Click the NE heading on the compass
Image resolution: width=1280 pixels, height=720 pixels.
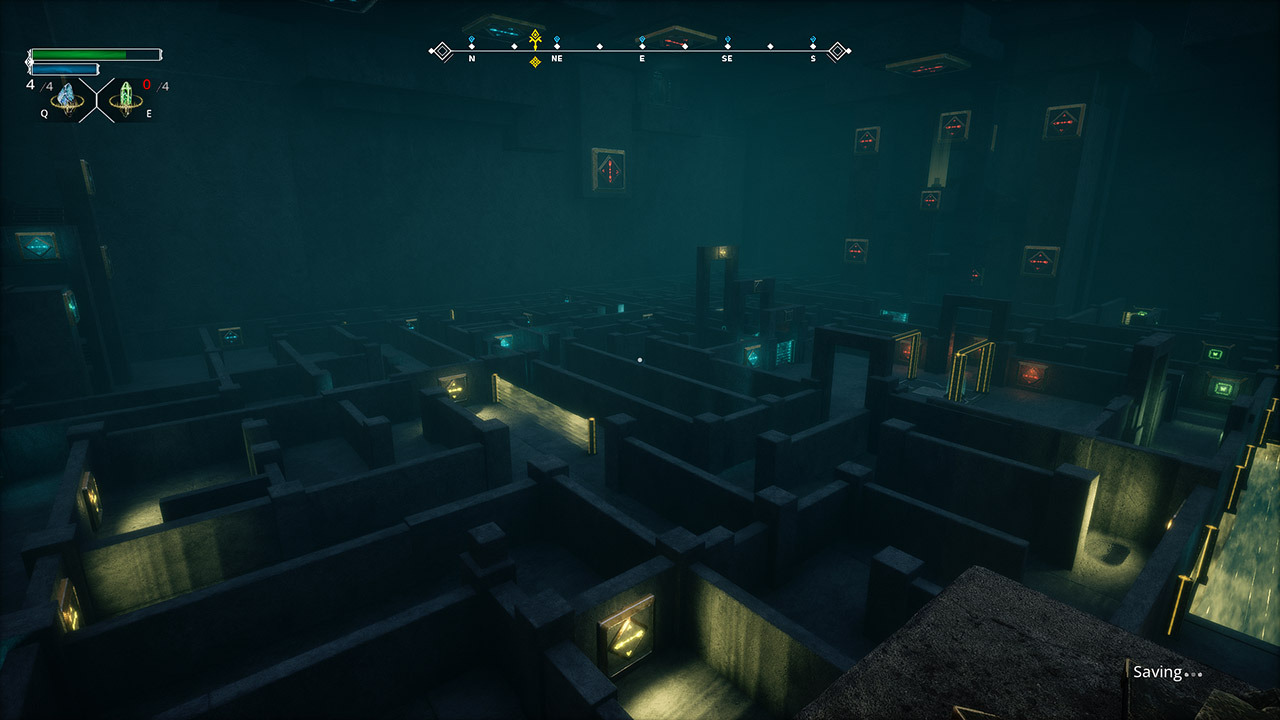(x=556, y=58)
